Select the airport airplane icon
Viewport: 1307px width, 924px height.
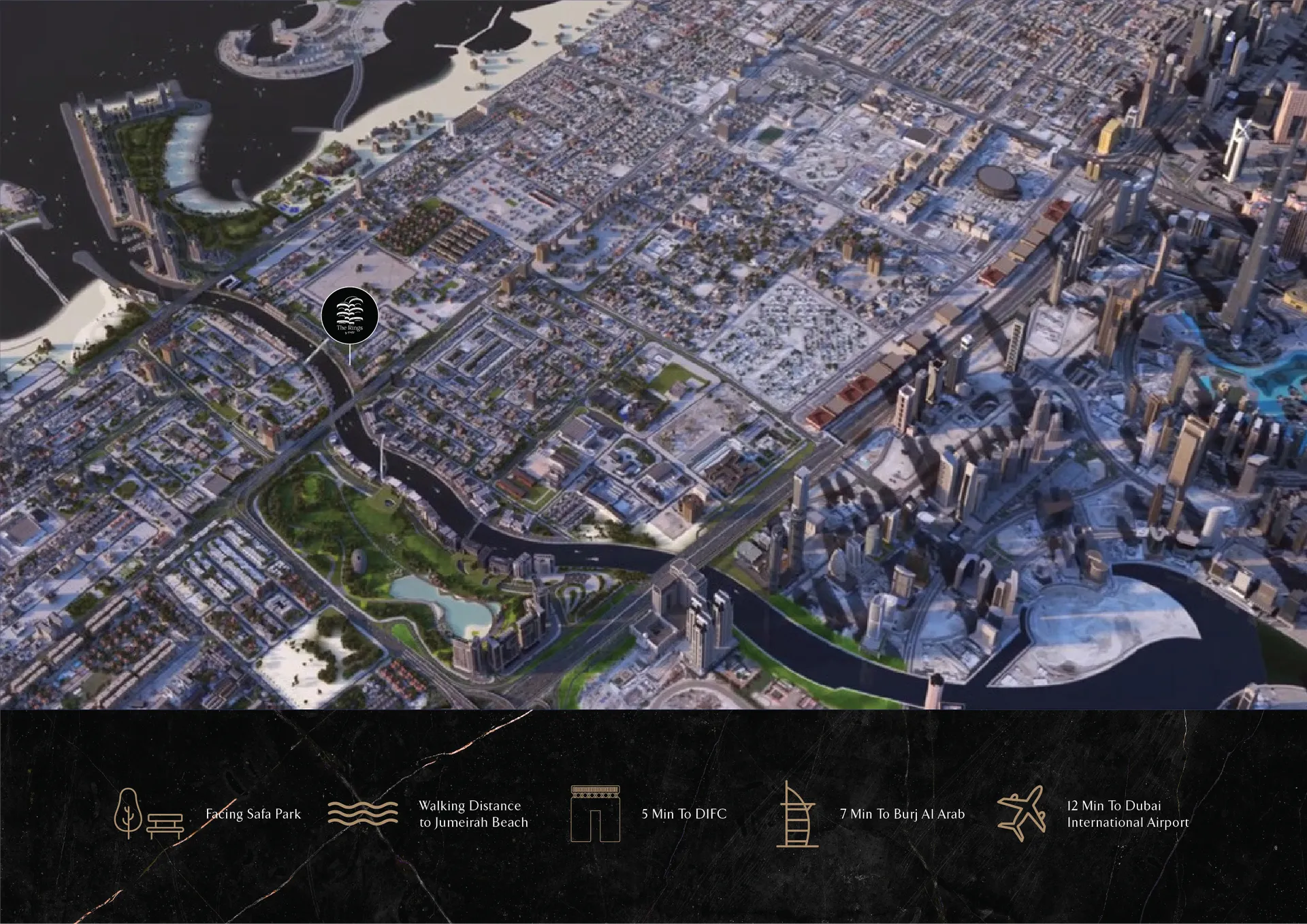pos(1022,813)
